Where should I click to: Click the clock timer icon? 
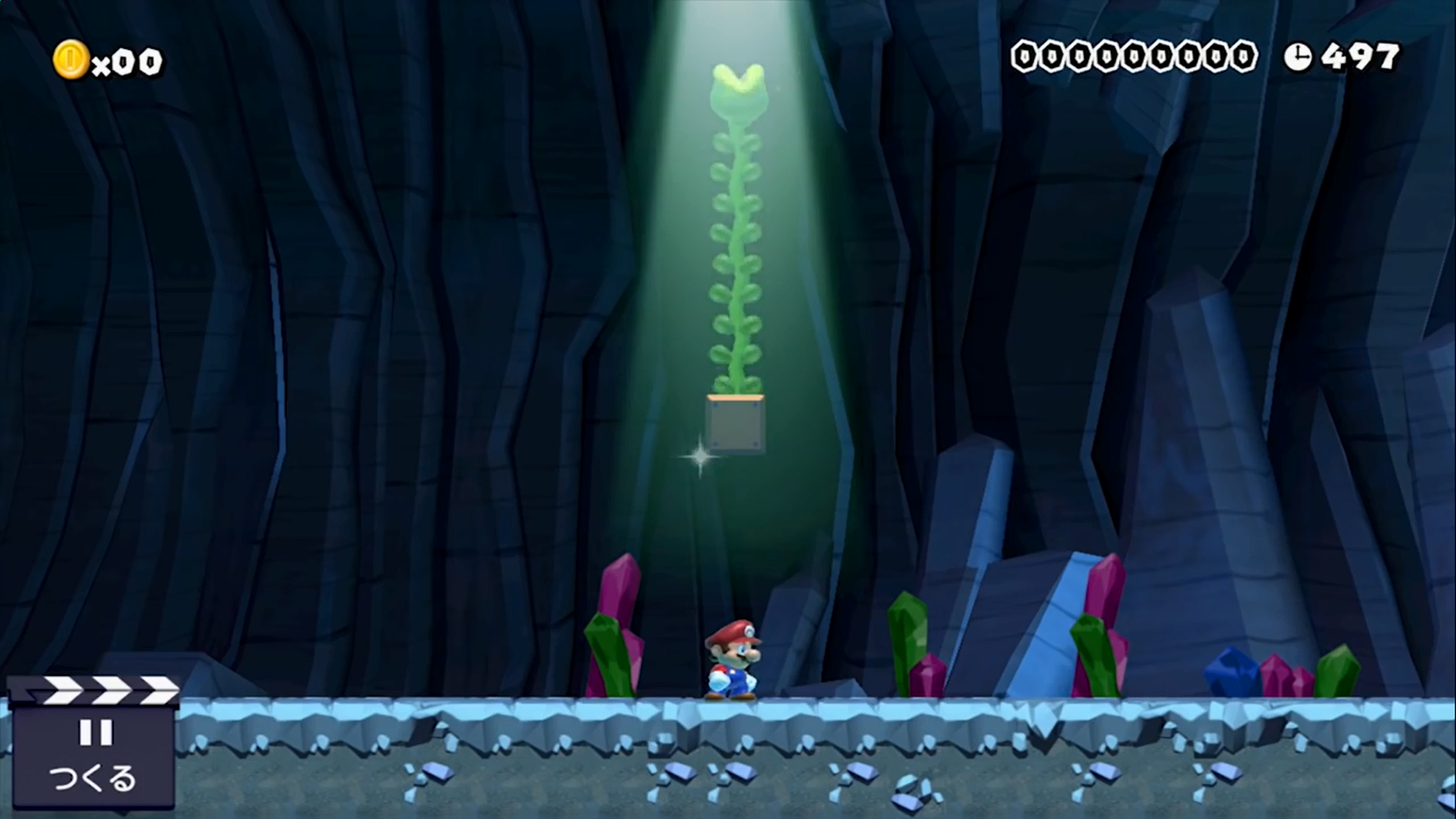(1299, 57)
